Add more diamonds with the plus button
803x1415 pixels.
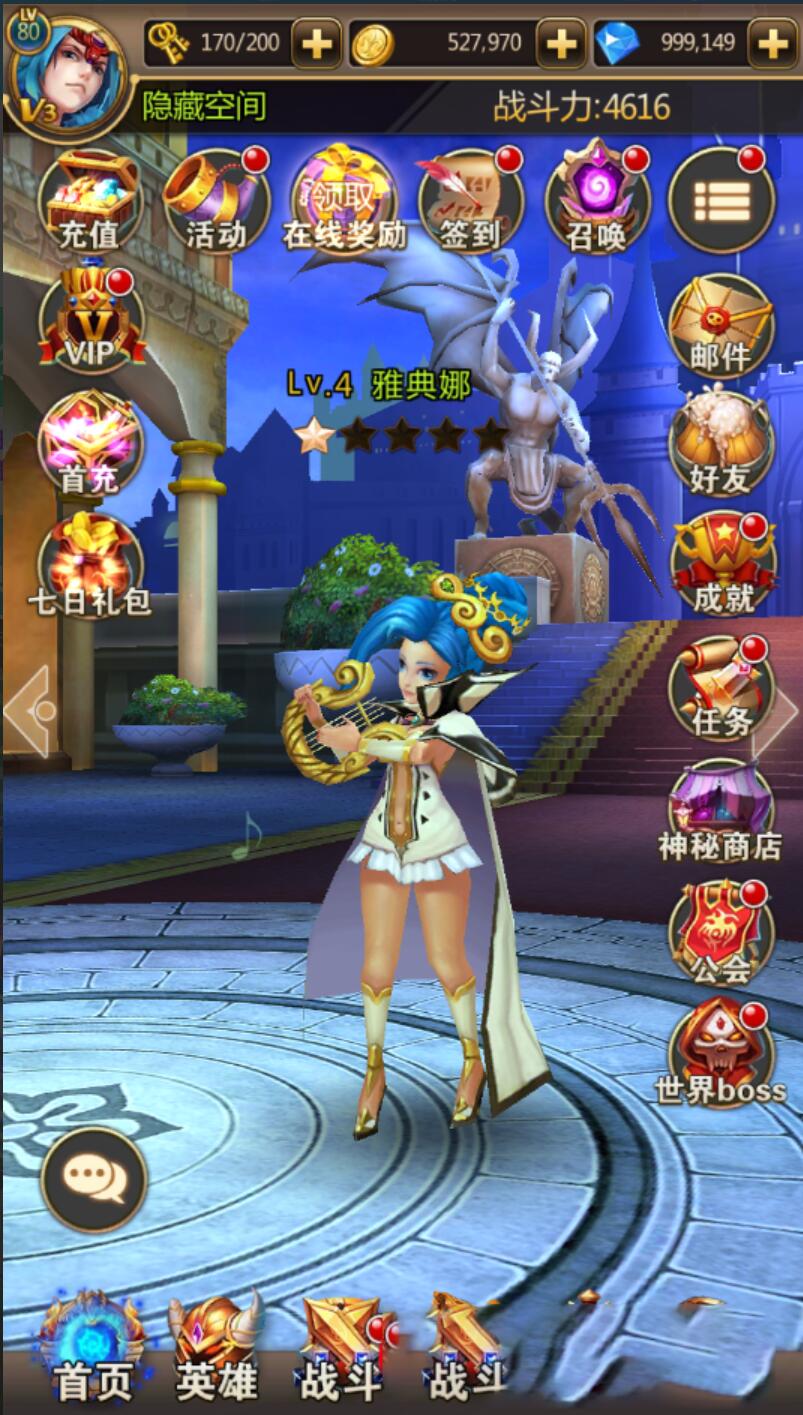(773, 43)
